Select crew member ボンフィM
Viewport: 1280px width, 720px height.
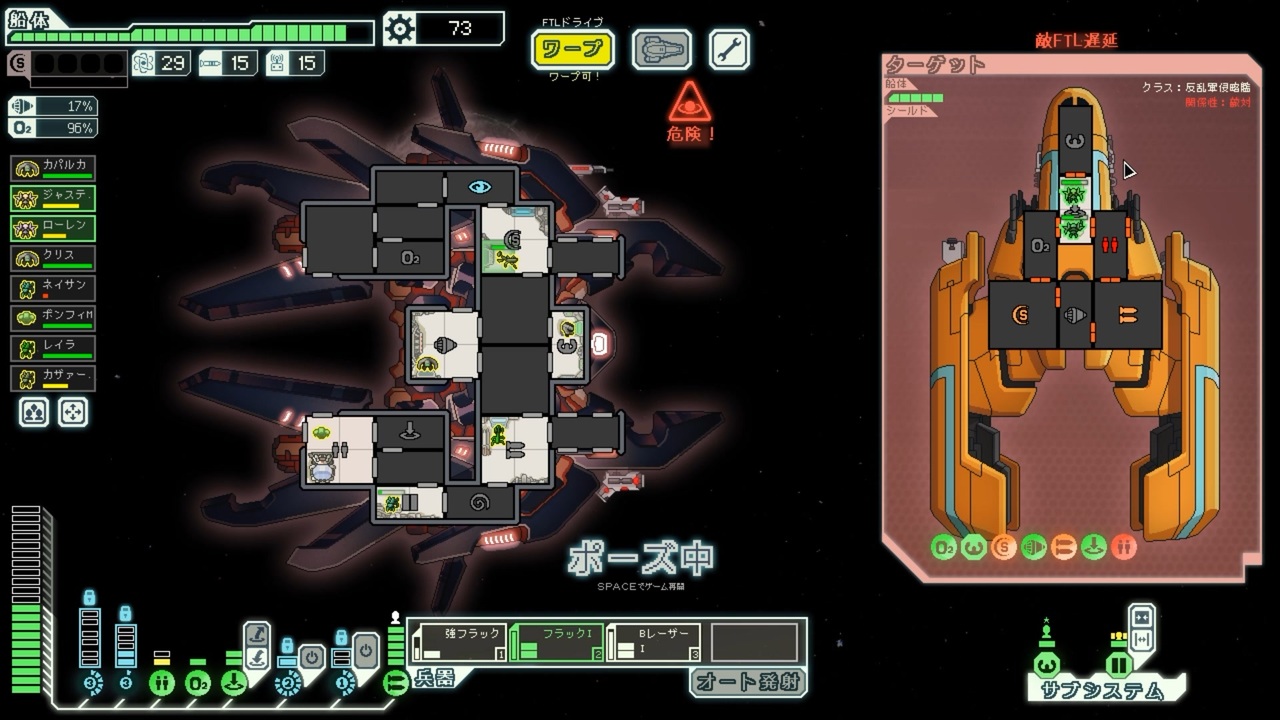53,319
